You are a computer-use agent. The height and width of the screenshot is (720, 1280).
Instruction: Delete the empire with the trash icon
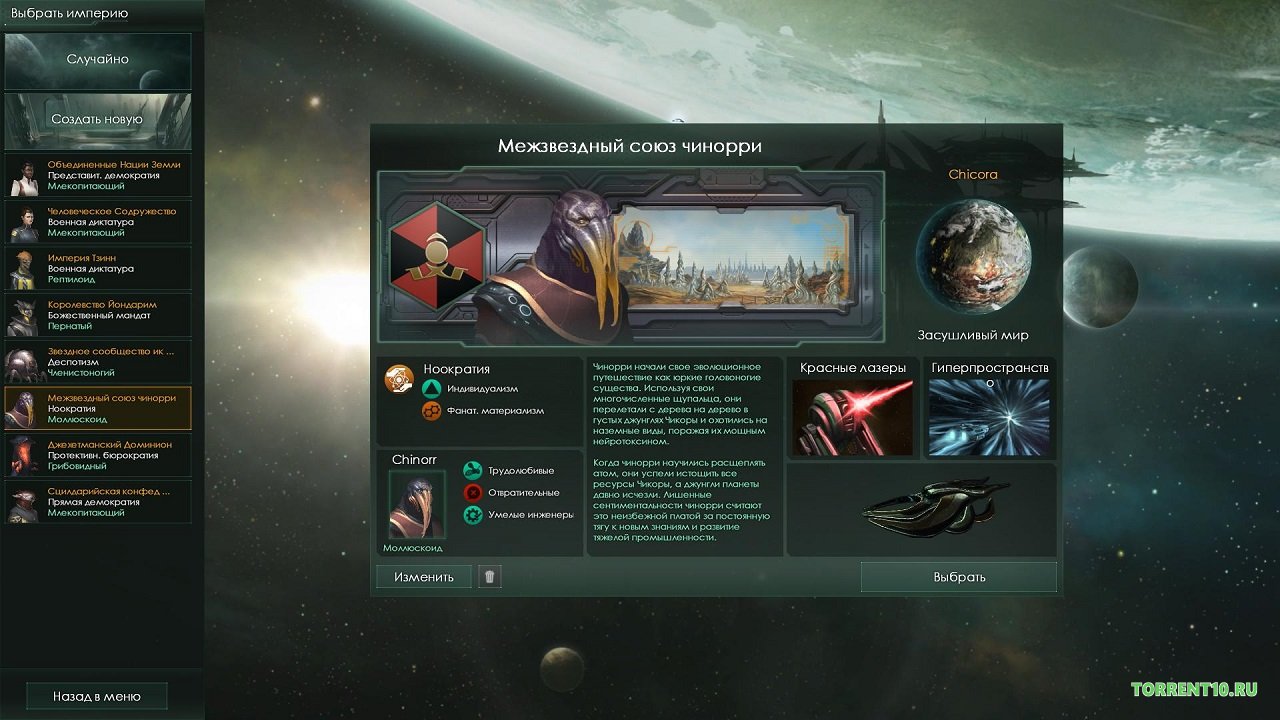pos(489,576)
